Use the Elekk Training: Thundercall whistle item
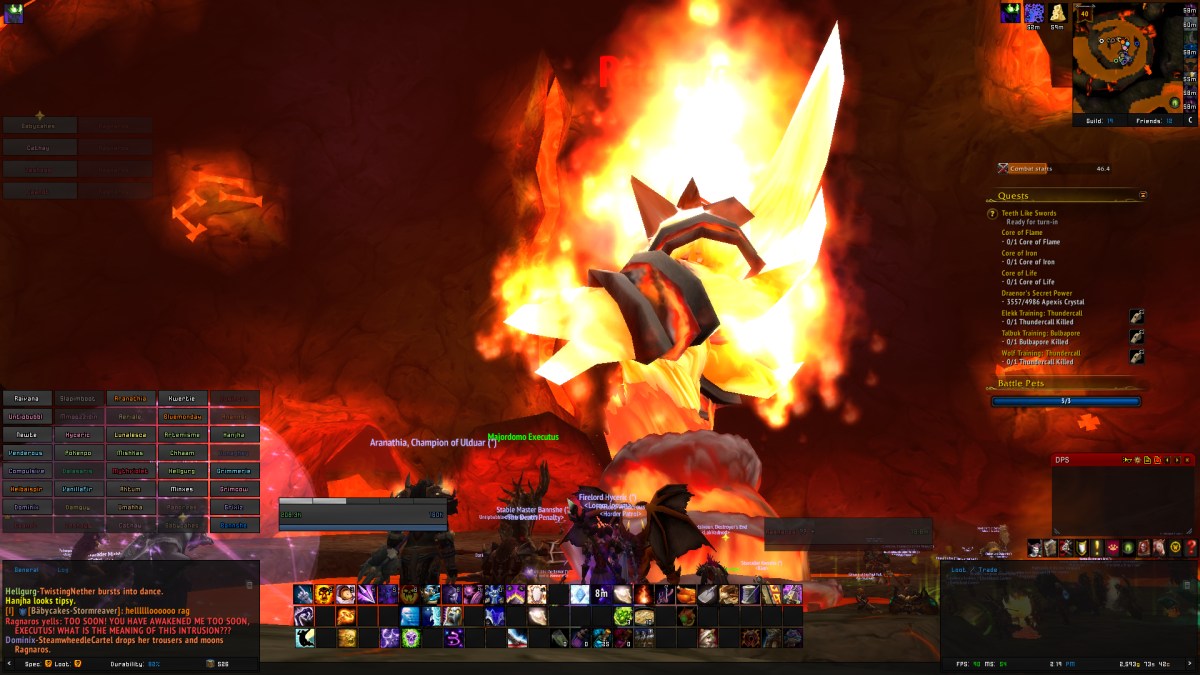 click(x=1136, y=317)
